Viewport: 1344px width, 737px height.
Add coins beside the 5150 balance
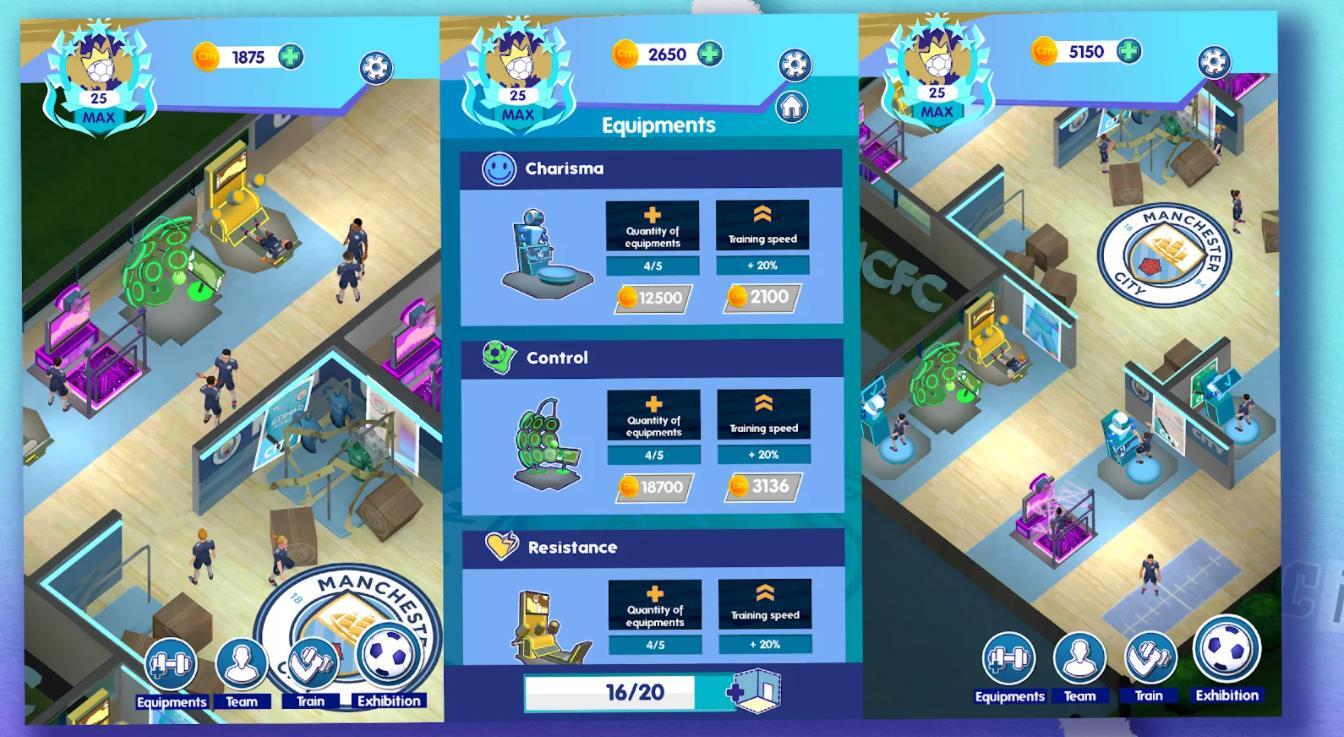[1129, 50]
